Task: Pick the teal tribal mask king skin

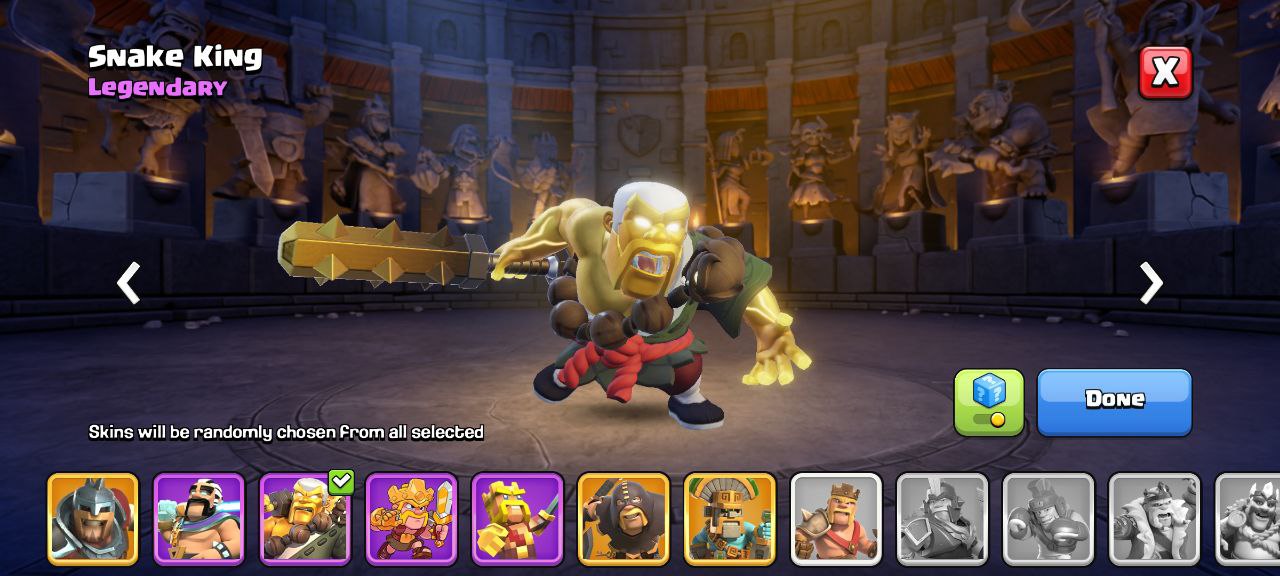Action: click(x=729, y=519)
